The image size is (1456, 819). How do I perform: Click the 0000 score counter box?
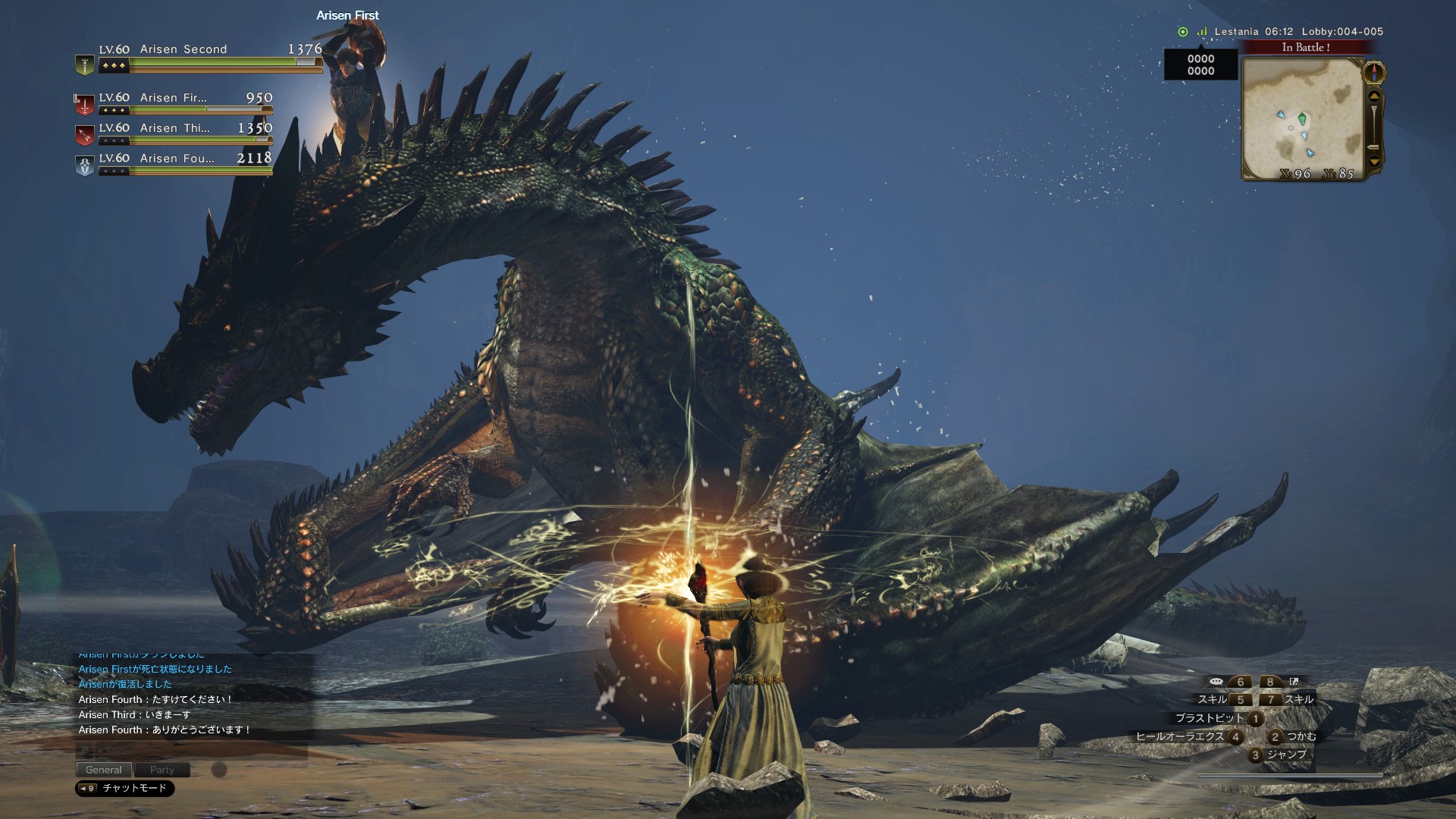[x=1201, y=64]
